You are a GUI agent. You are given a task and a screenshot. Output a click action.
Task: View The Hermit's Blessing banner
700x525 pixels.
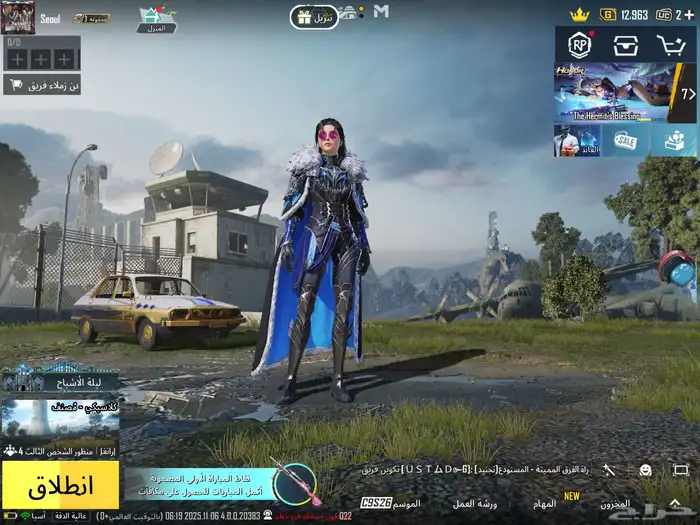pyautogui.click(x=614, y=95)
